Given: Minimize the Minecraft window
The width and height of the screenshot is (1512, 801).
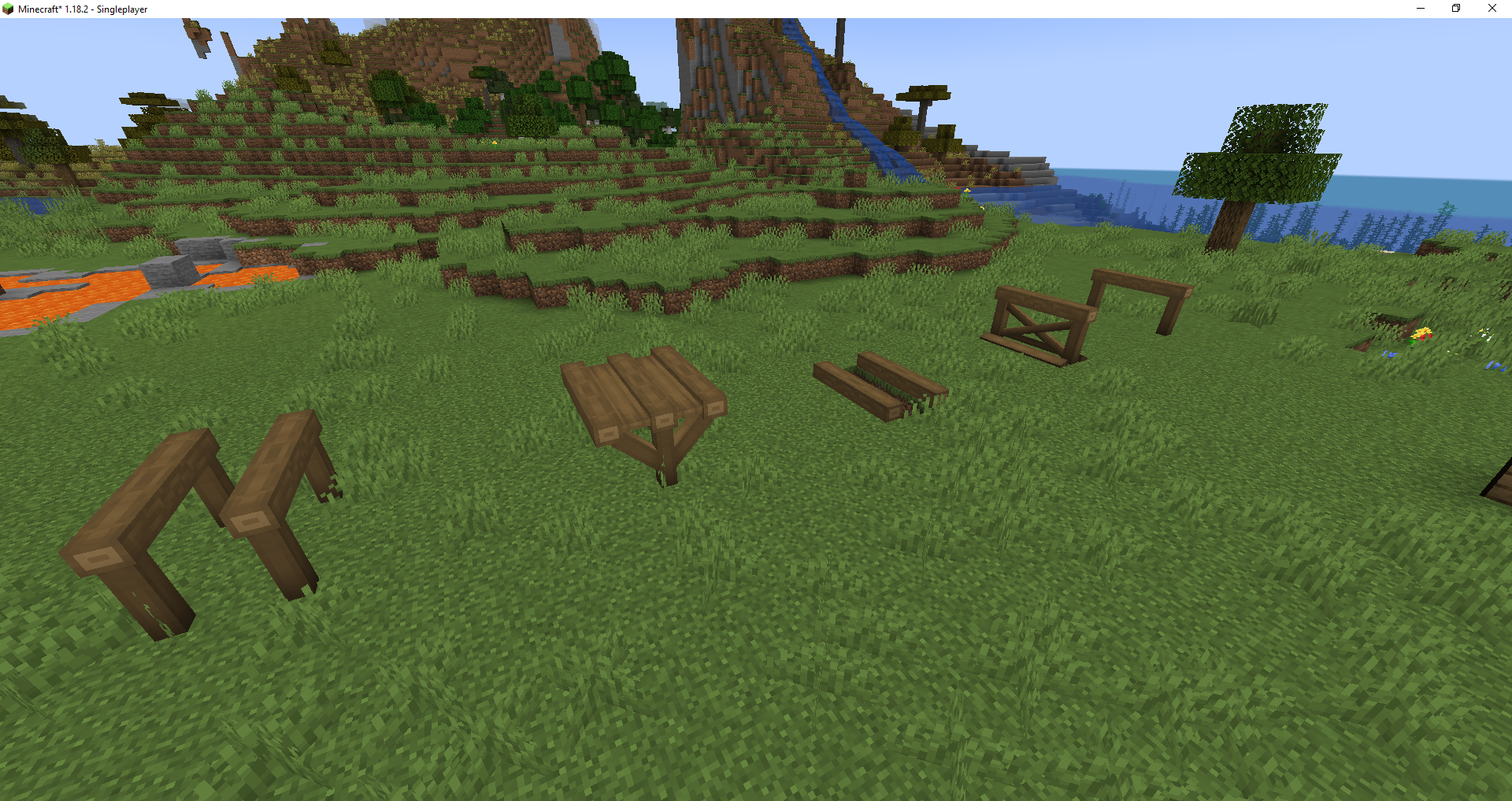Looking at the screenshot, I should coord(1419,9).
